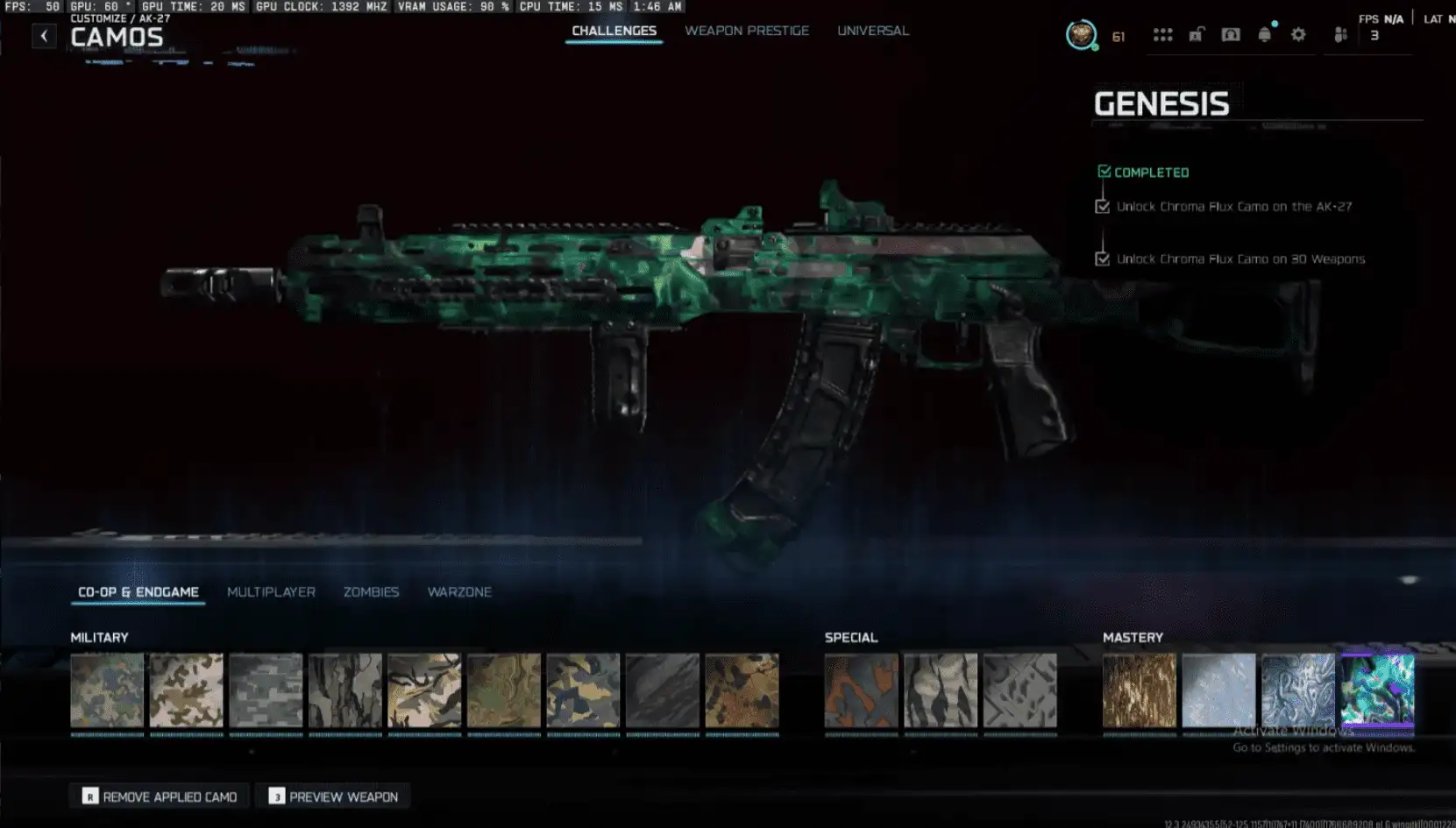
Task: Remove Applied Camo from the weapon
Action: tap(160, 796)
